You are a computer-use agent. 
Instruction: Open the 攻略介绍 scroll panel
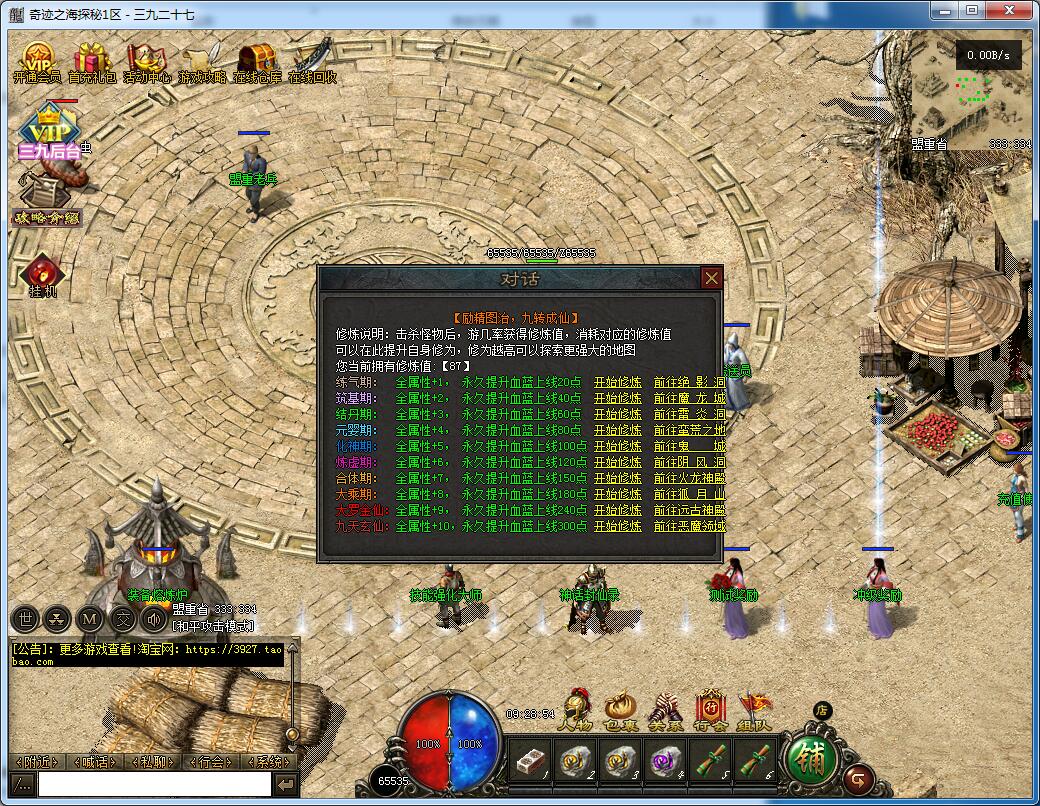click(45, 200)
